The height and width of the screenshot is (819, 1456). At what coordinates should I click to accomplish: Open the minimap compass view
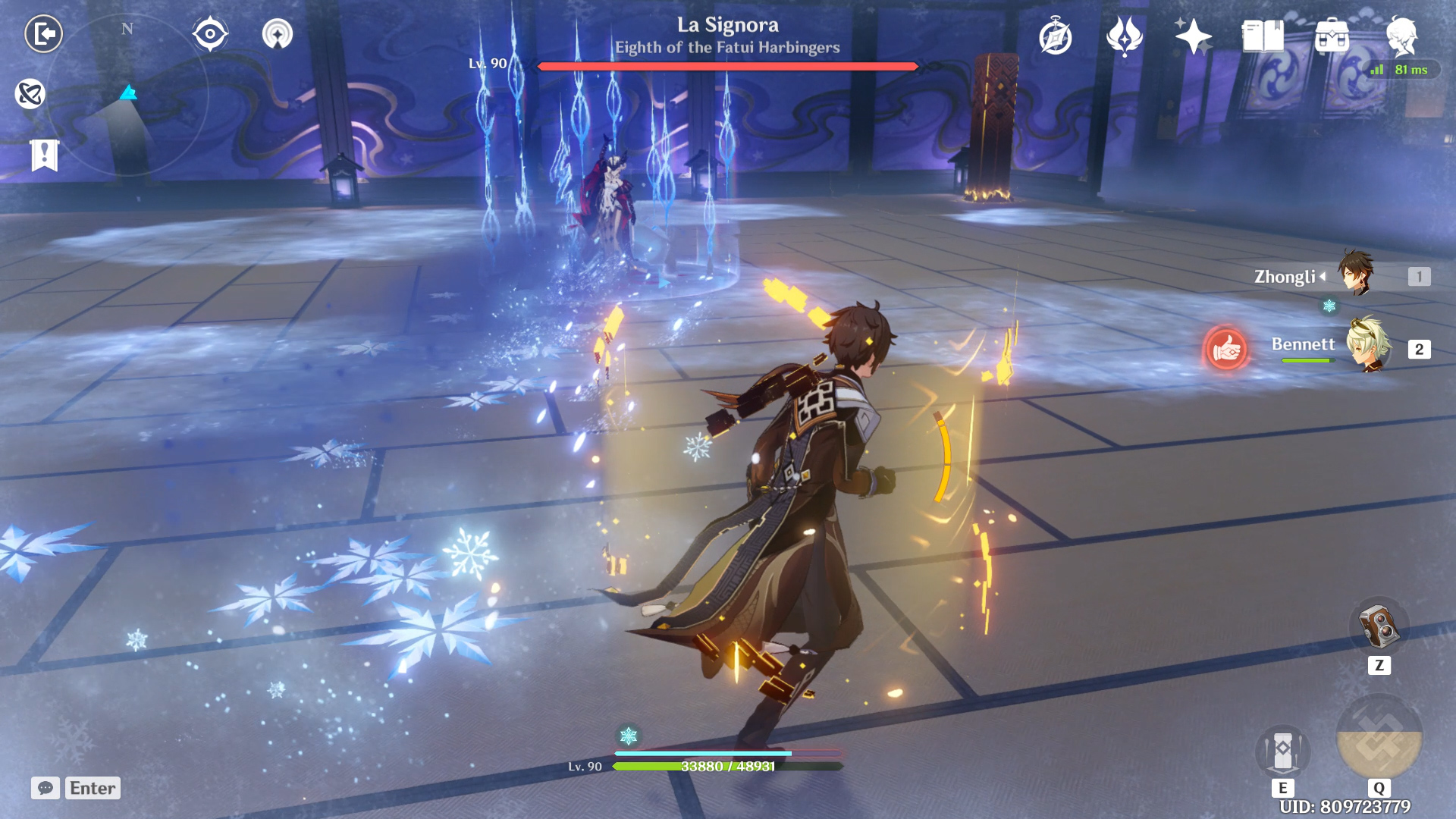[127, 95]
